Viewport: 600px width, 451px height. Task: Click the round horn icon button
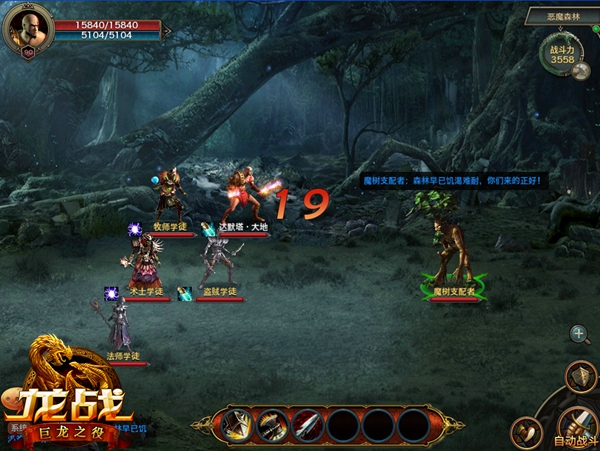click(x=526, y=433)
